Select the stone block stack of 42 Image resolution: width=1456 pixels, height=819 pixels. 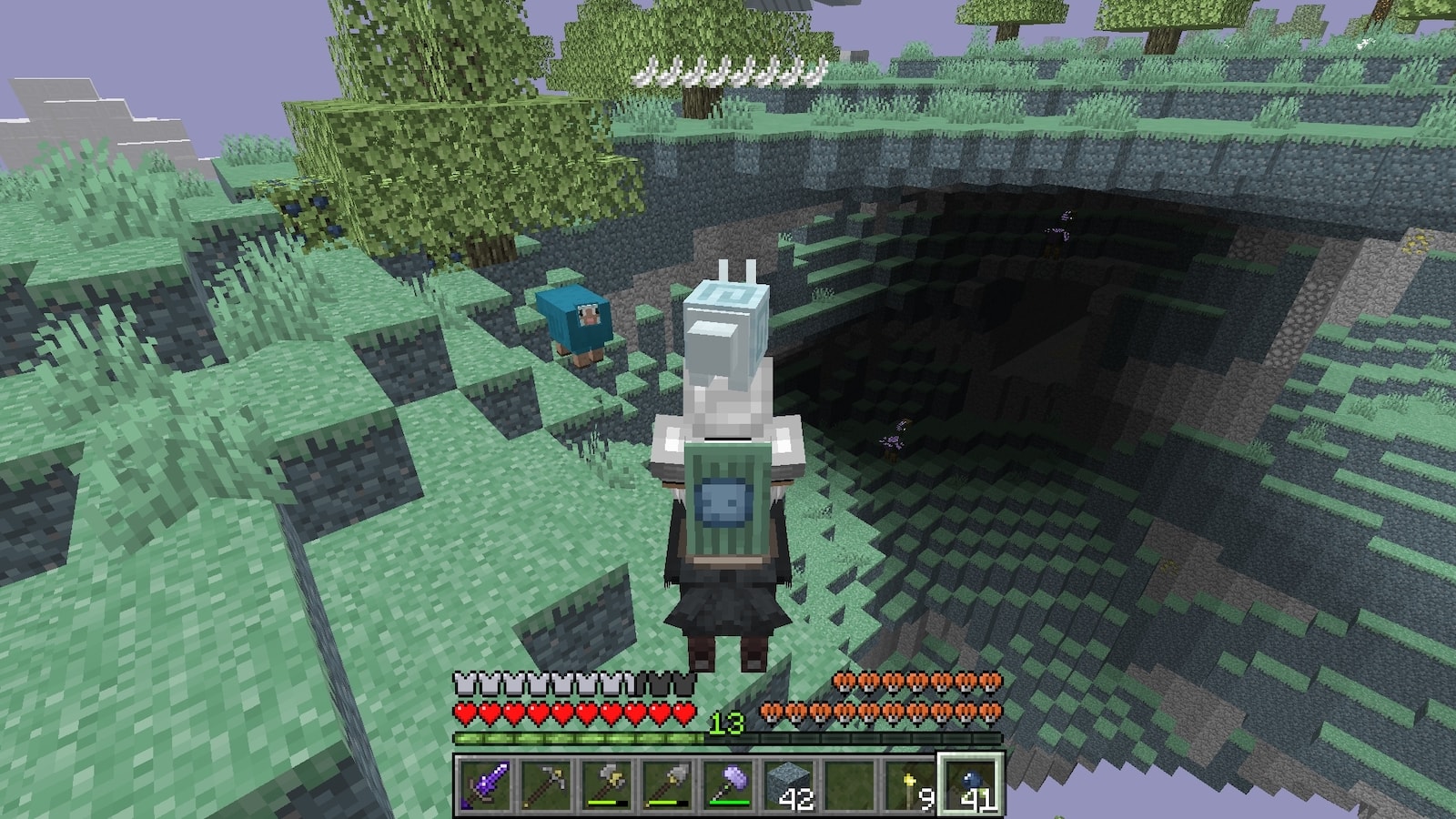tap(788, 784)
